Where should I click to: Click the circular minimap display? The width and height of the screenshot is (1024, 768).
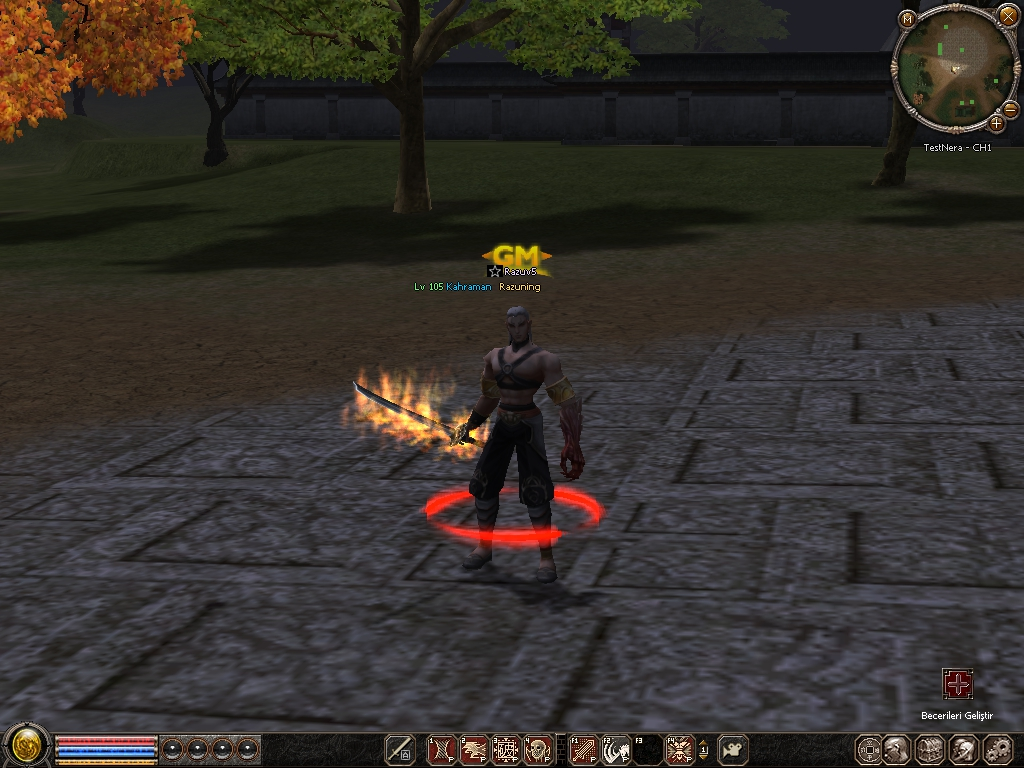click(x=954, y=66)
